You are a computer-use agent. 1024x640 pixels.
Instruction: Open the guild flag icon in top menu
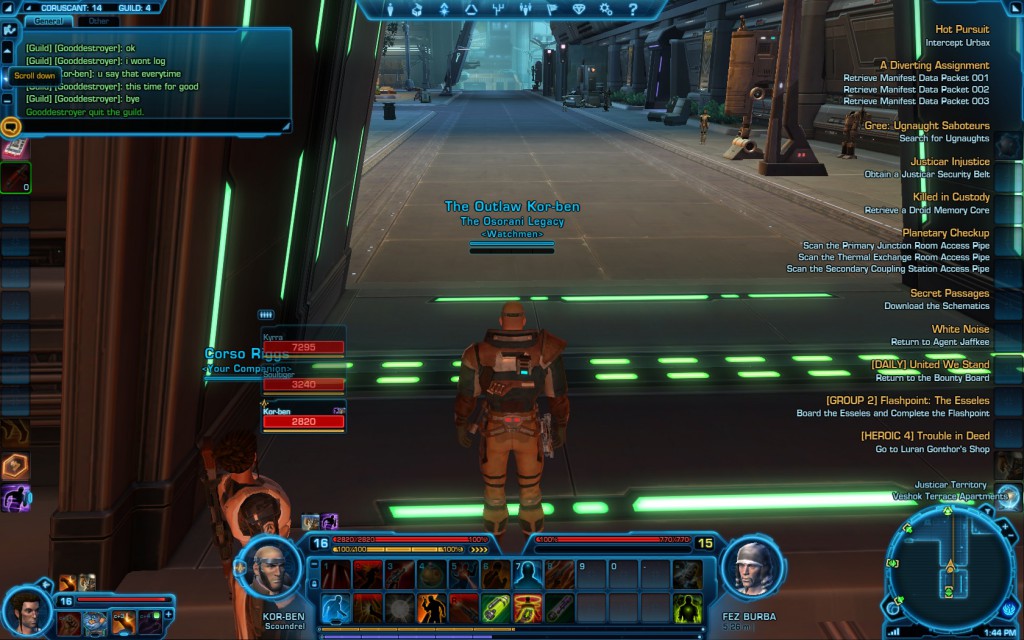[x=551, y=10]
